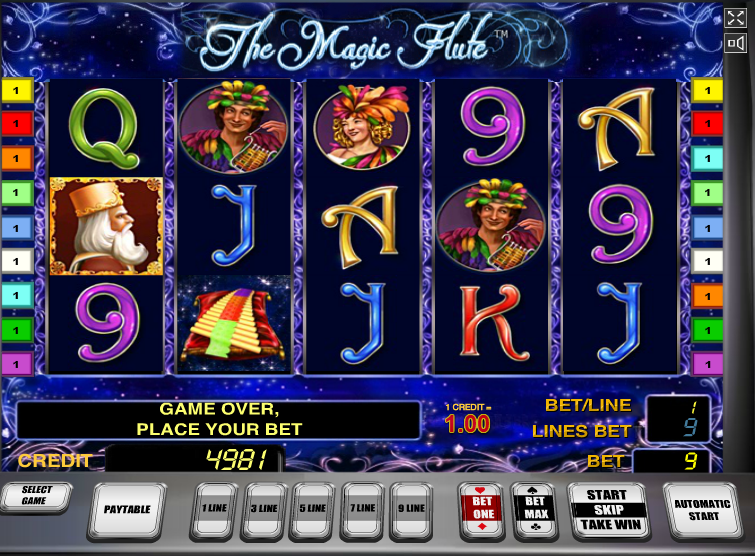Switch to fullscreen with the expand icon
The width and height of the screenshot is (755, 556).
736,17
